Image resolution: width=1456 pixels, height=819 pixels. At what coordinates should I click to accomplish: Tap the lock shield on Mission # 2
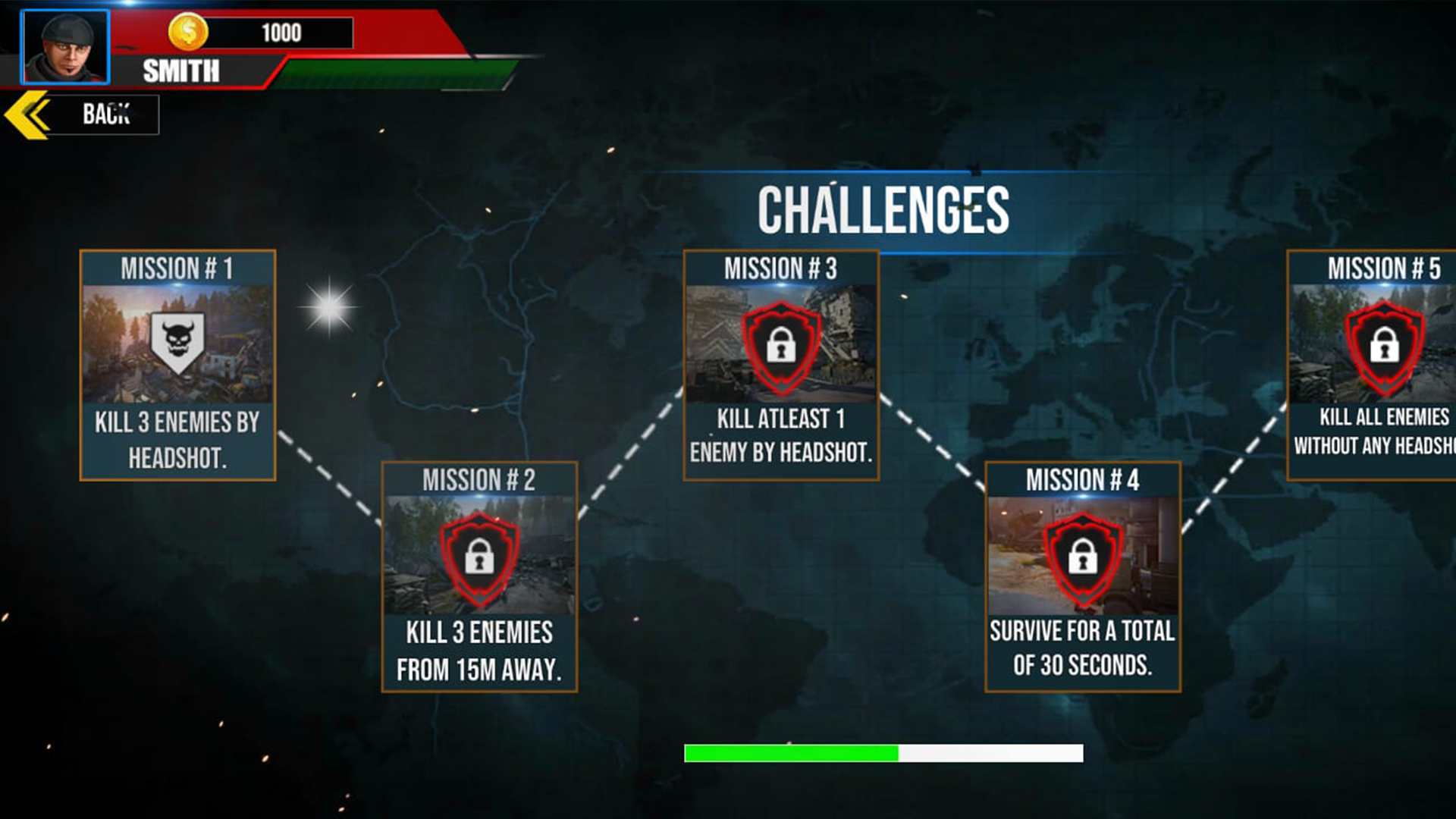point(479,560)
